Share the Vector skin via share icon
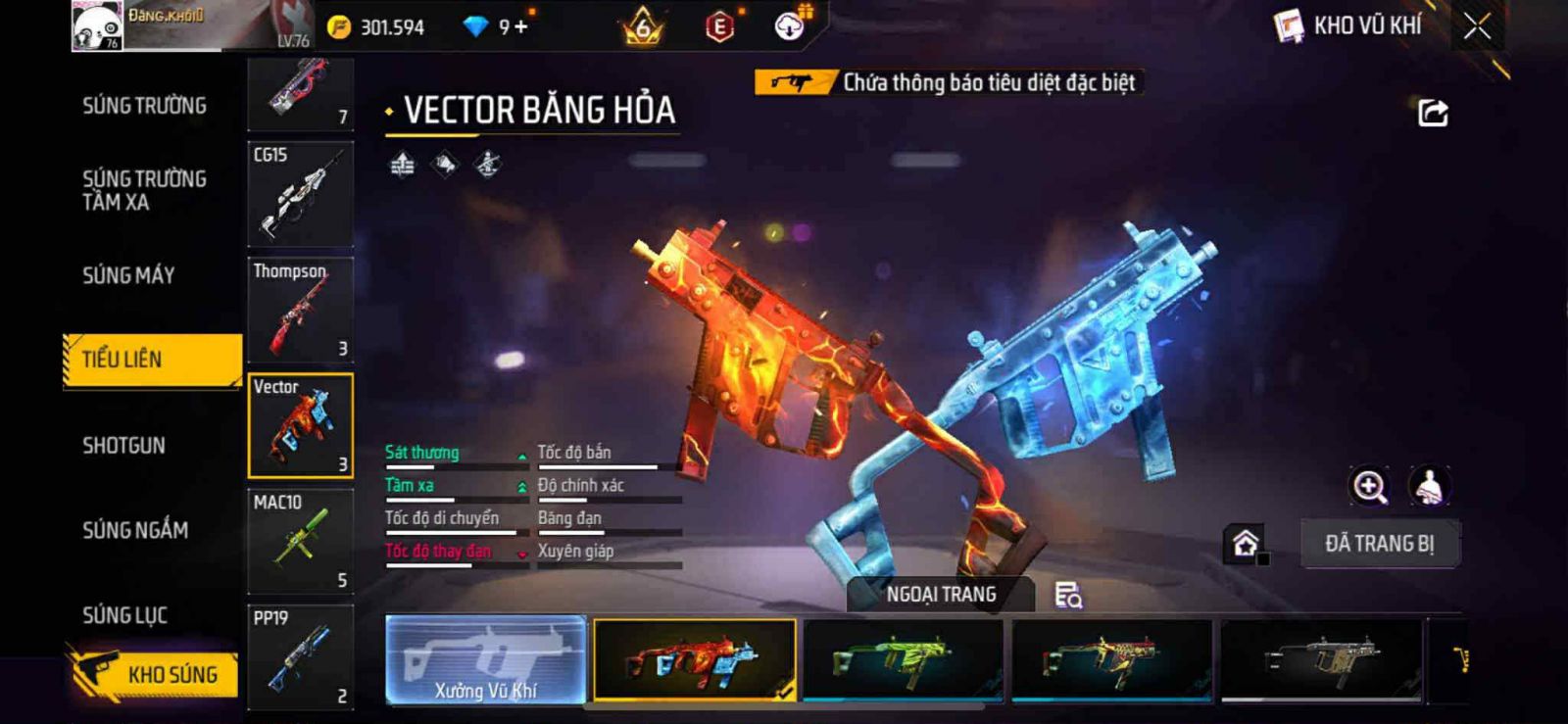1568x724 pixels. (1433, 113)
